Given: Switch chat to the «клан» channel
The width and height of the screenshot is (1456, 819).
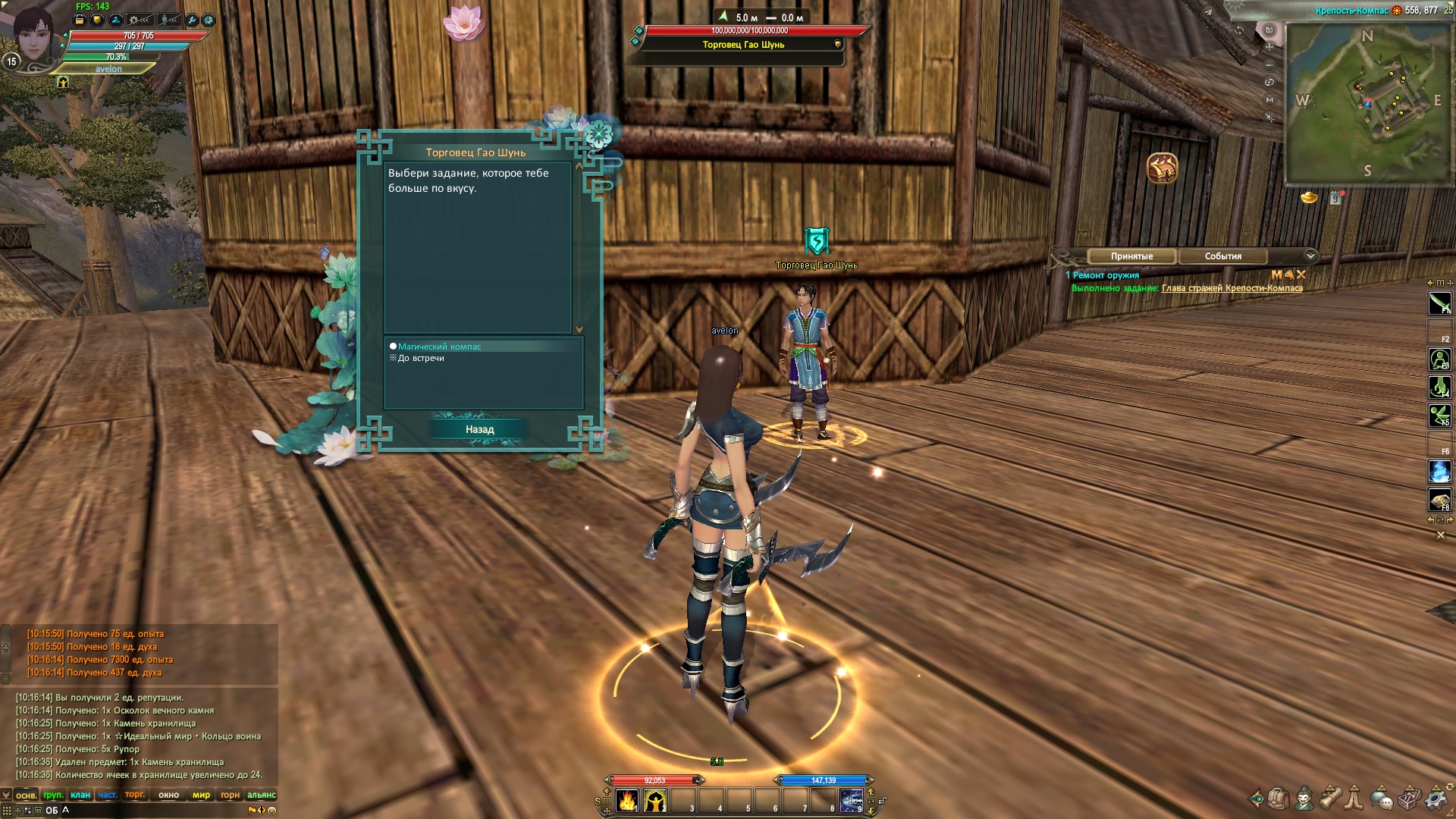Looking at the screenshot, I should [x=80, y=795].
